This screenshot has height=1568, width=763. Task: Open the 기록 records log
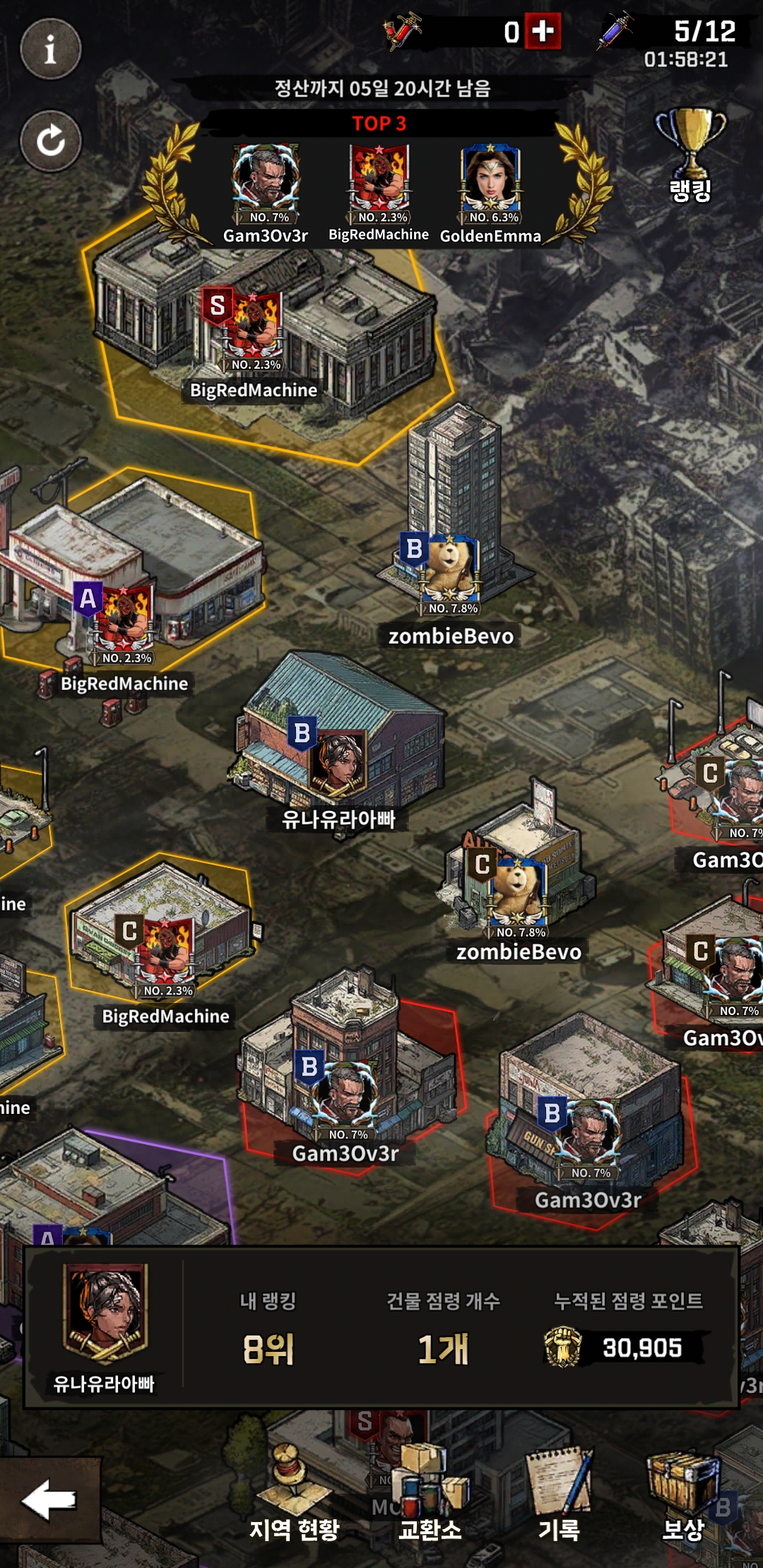560,1497
